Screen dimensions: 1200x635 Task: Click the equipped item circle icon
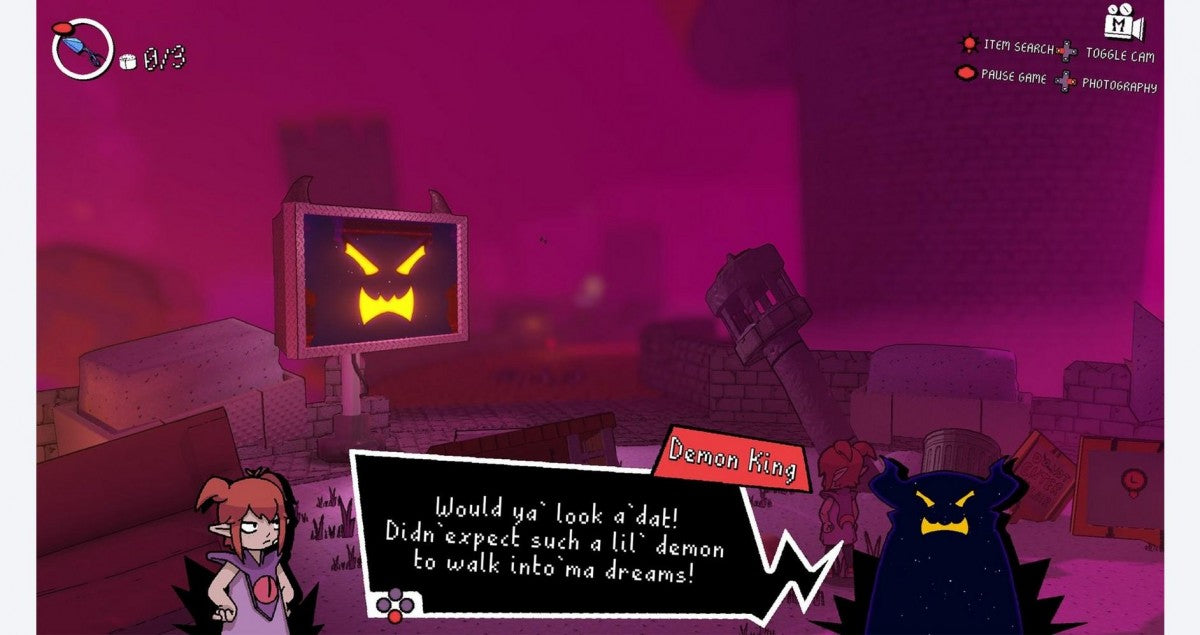tap(82, 48)
